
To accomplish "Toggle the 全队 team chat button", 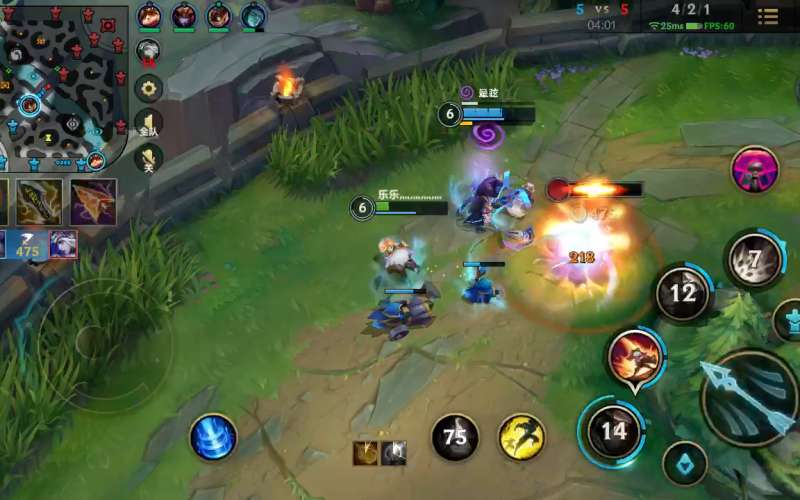I will click(x=149, y=123).
